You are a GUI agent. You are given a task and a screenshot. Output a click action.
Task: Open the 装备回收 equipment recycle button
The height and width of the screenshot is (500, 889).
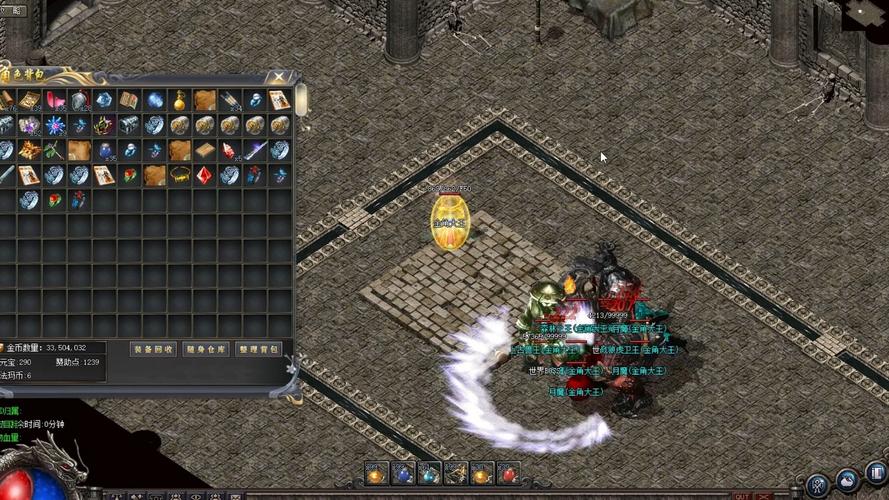(x=153, y=349)
